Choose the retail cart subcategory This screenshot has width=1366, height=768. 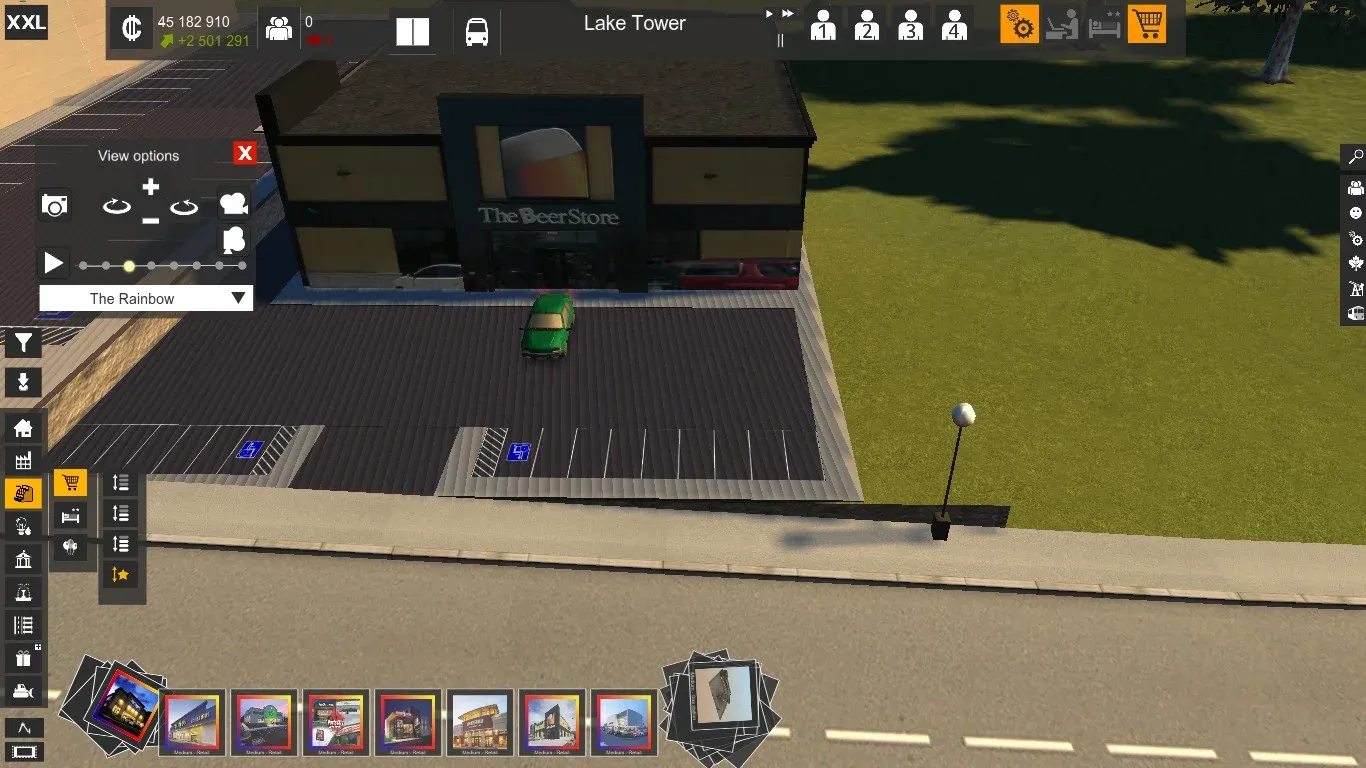click(x=70, y=484)
